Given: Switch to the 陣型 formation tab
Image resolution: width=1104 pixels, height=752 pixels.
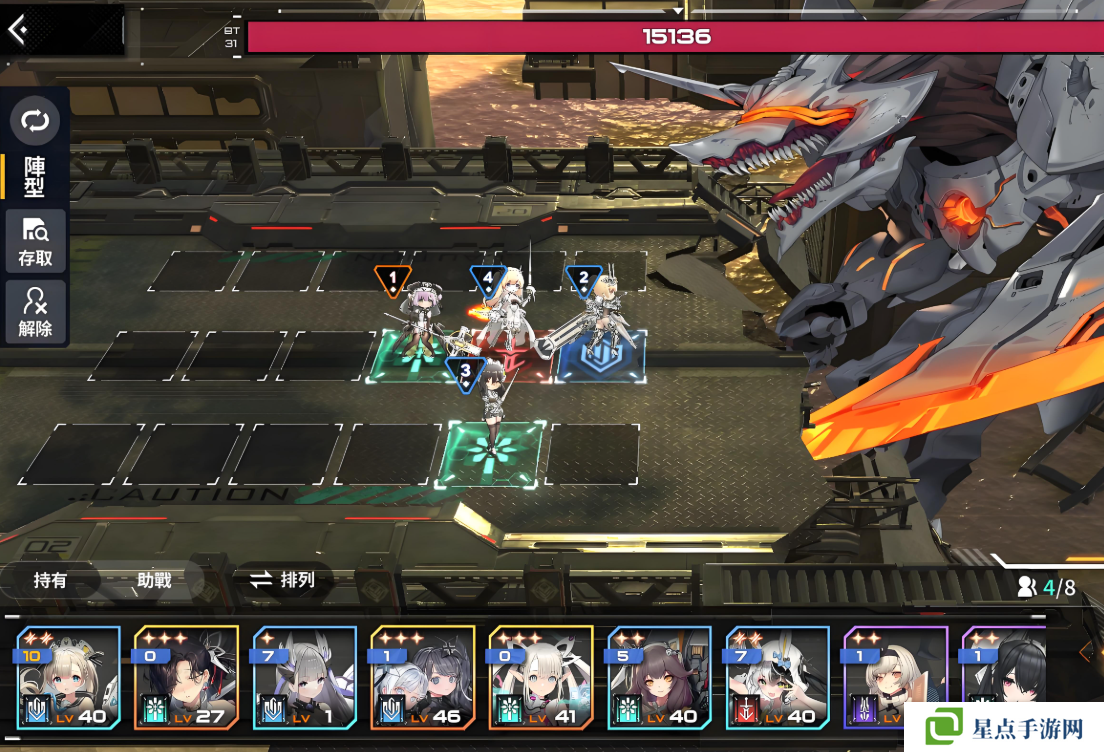Looking at the screenshot, I should [x=35, y=176].
